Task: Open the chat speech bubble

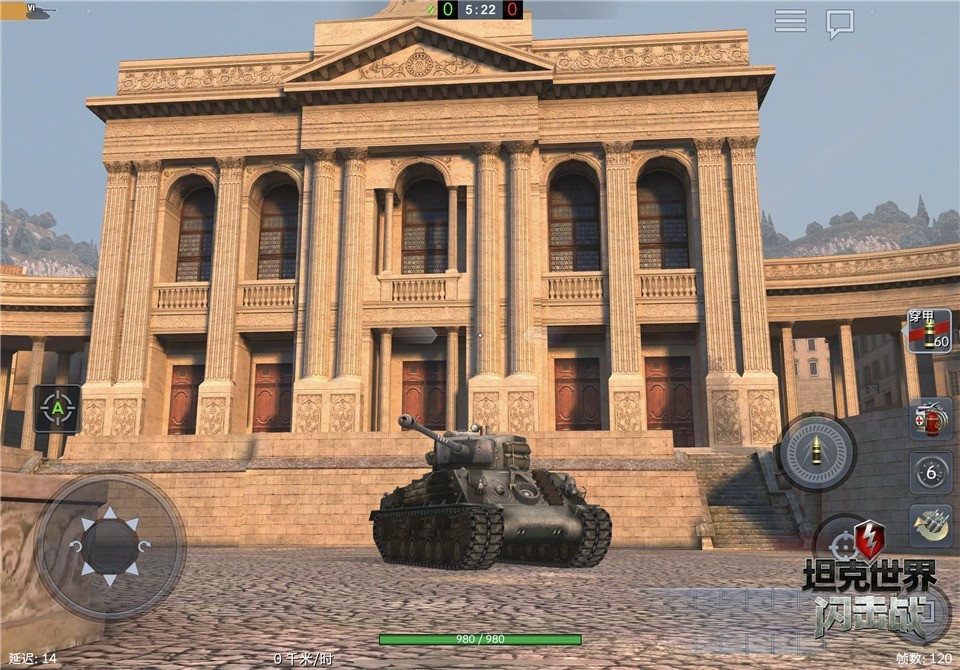Action: pyautogui.click(x=840, y=23)
